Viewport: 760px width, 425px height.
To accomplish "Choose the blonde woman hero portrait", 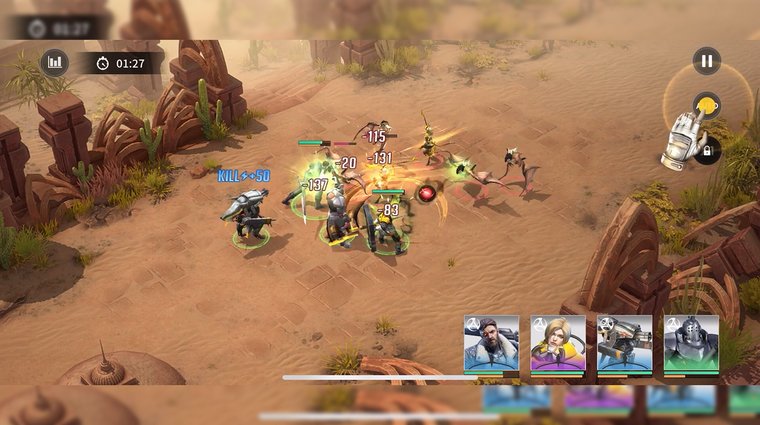I will click(558, 344).
